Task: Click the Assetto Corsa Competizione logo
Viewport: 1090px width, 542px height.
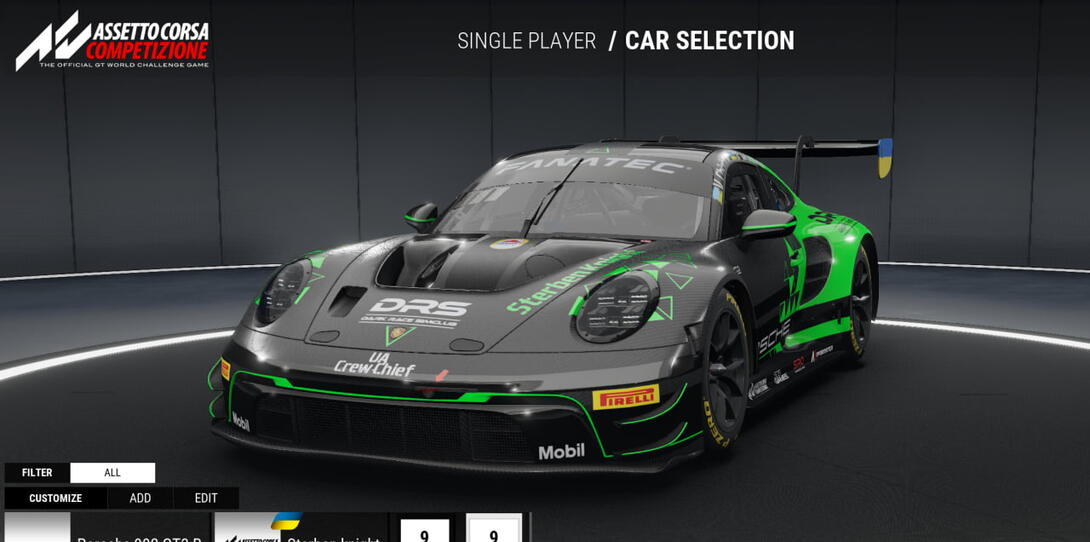Action: tap(112, 41)
